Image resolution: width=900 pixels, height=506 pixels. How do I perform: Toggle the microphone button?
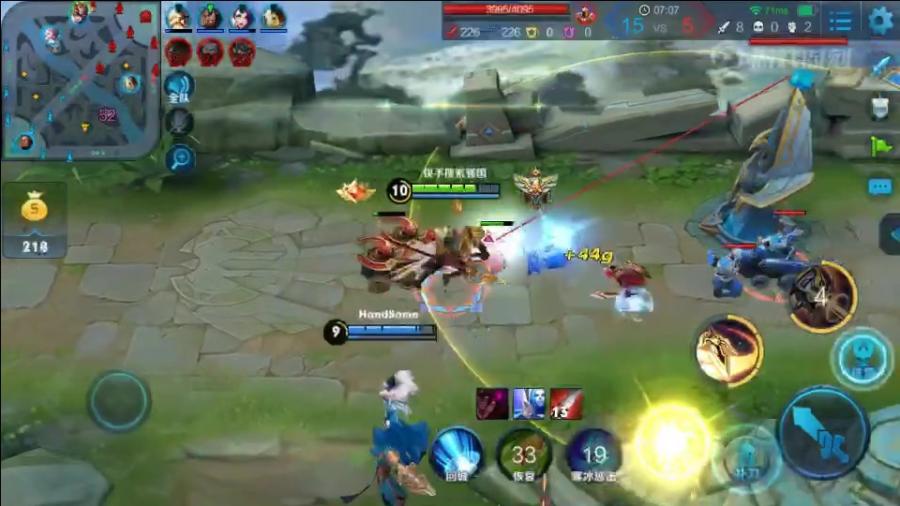[179, 122]
